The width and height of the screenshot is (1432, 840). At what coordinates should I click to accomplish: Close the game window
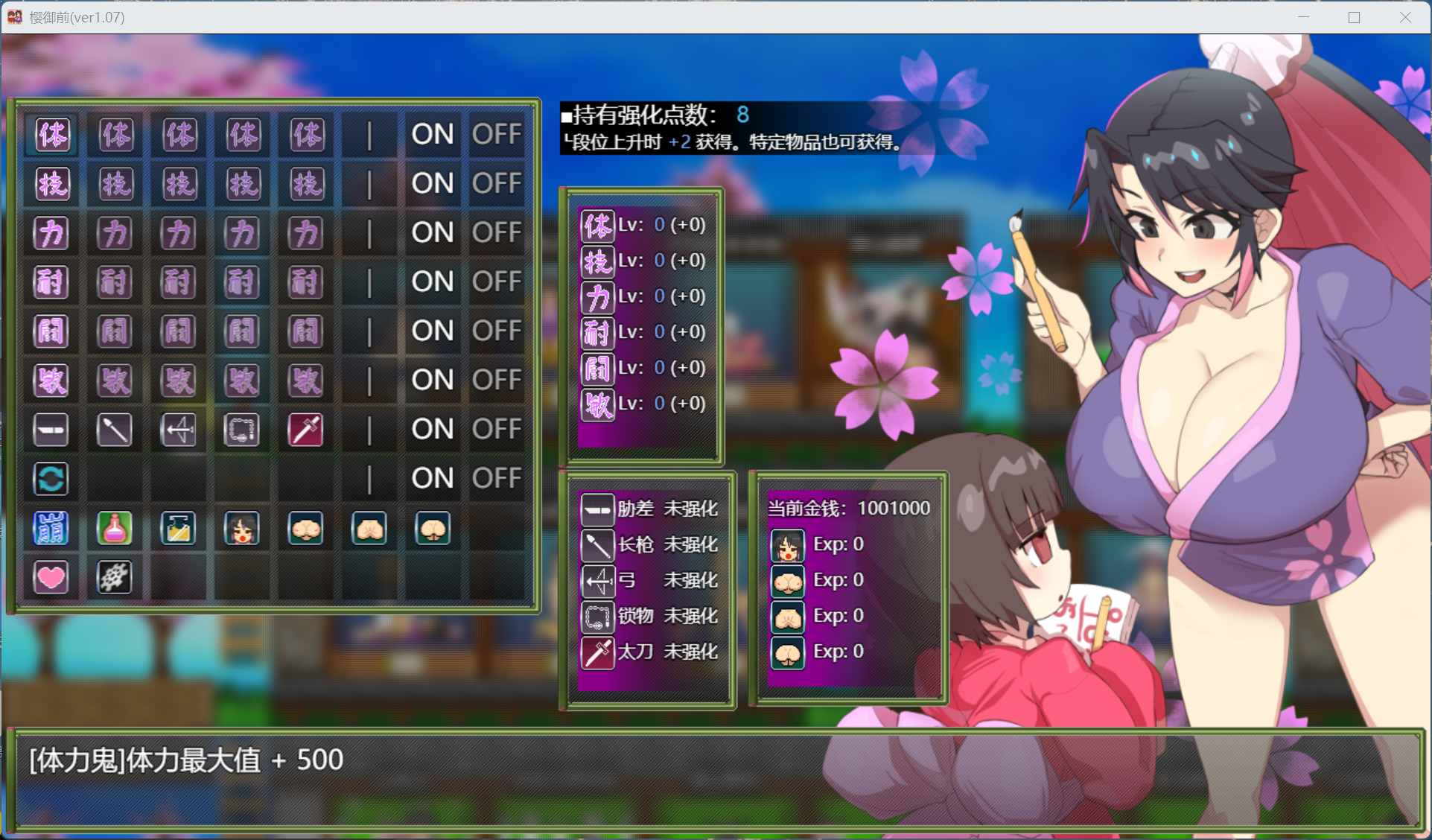click(x=1405, y=17)
